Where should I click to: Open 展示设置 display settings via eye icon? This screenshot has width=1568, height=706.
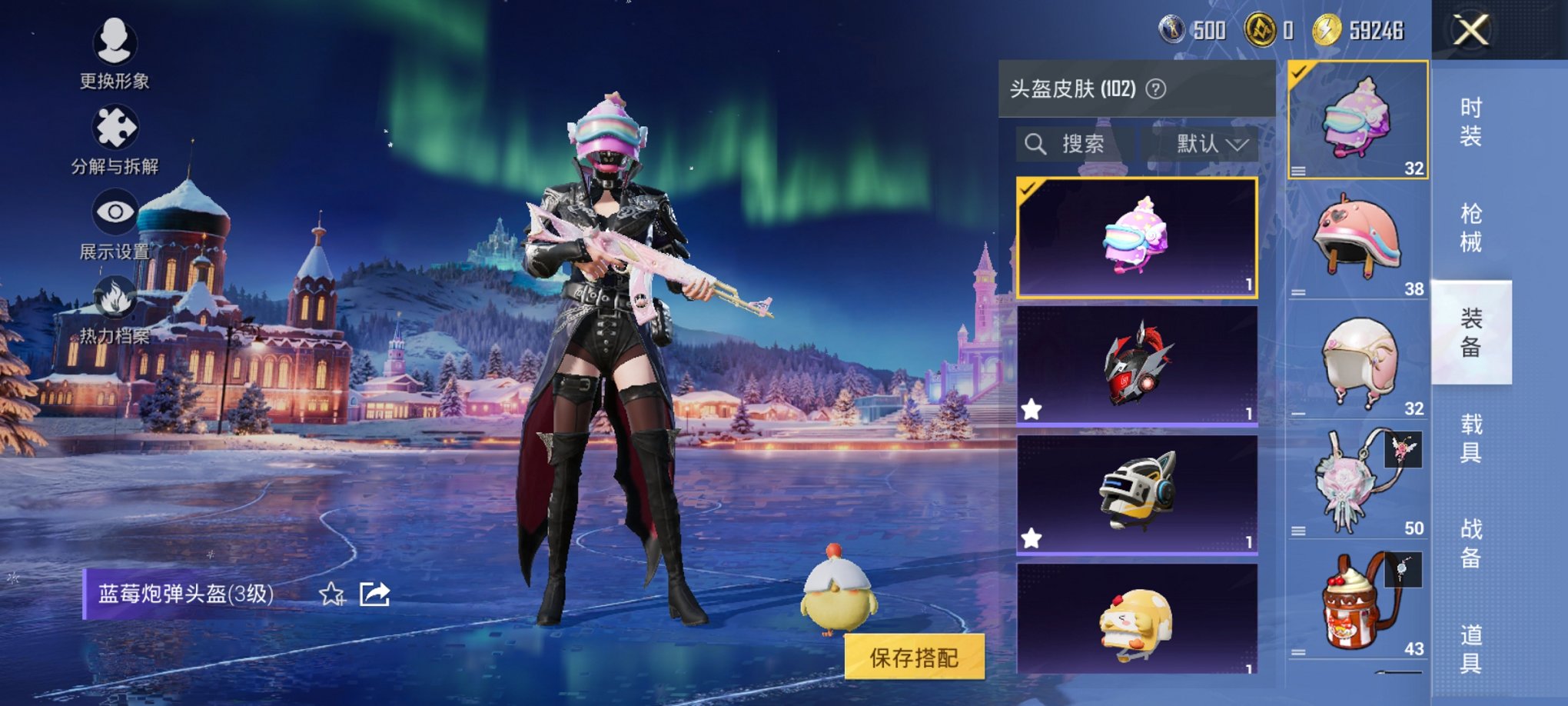click(x=114, y=209)
